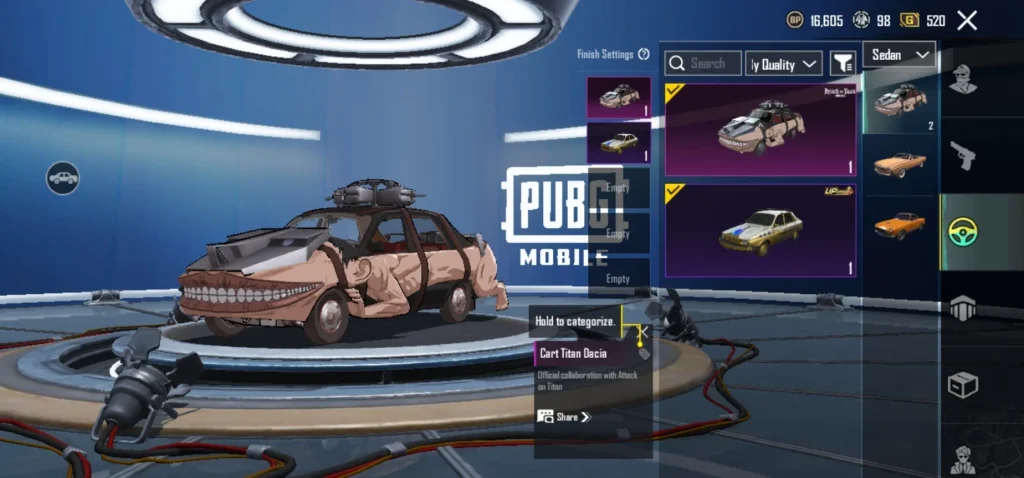
Task: Switch to the character outfit tab
Action: click(962, 80)
